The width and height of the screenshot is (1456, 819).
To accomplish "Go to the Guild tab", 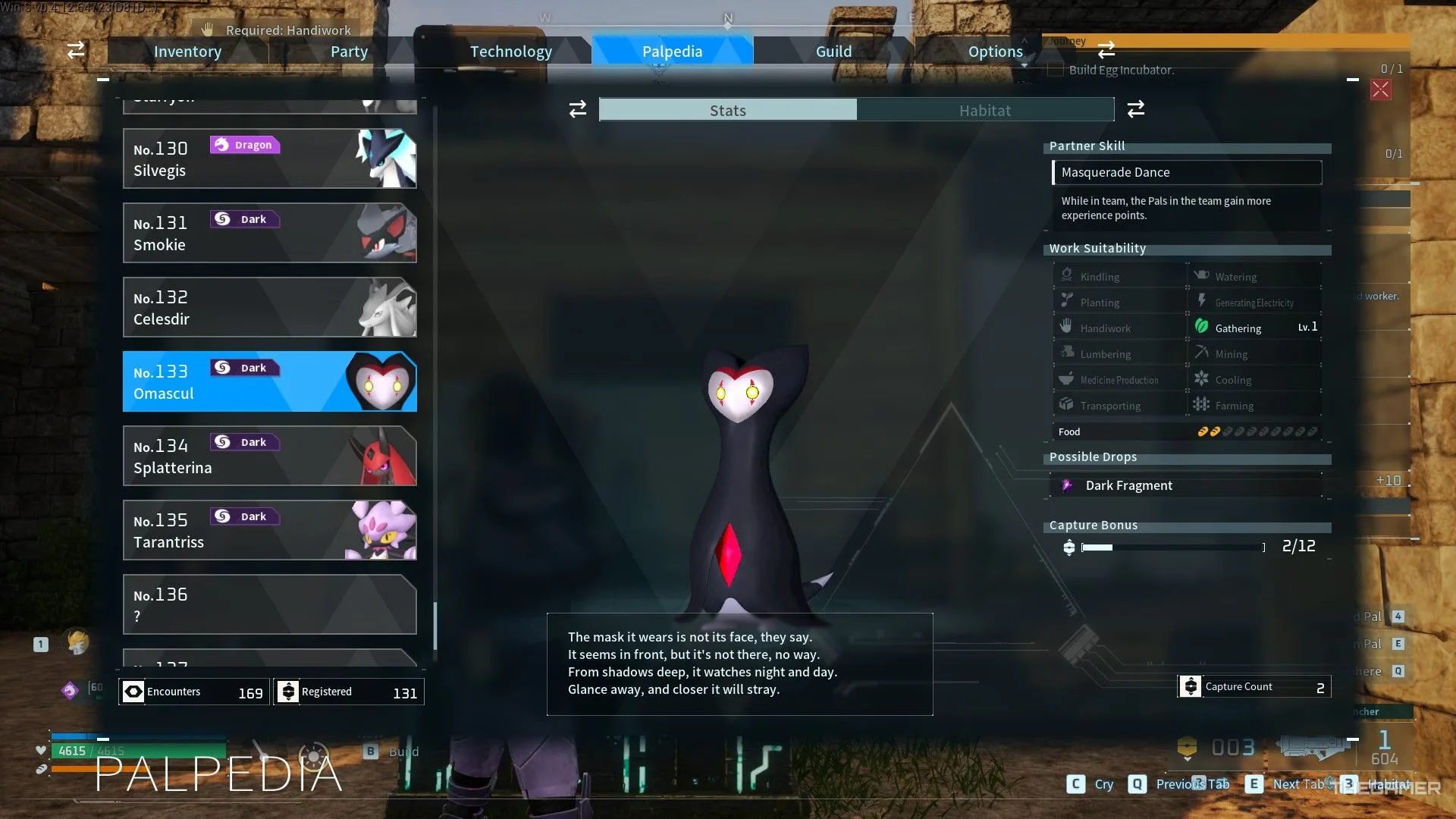I will (833, 52).
